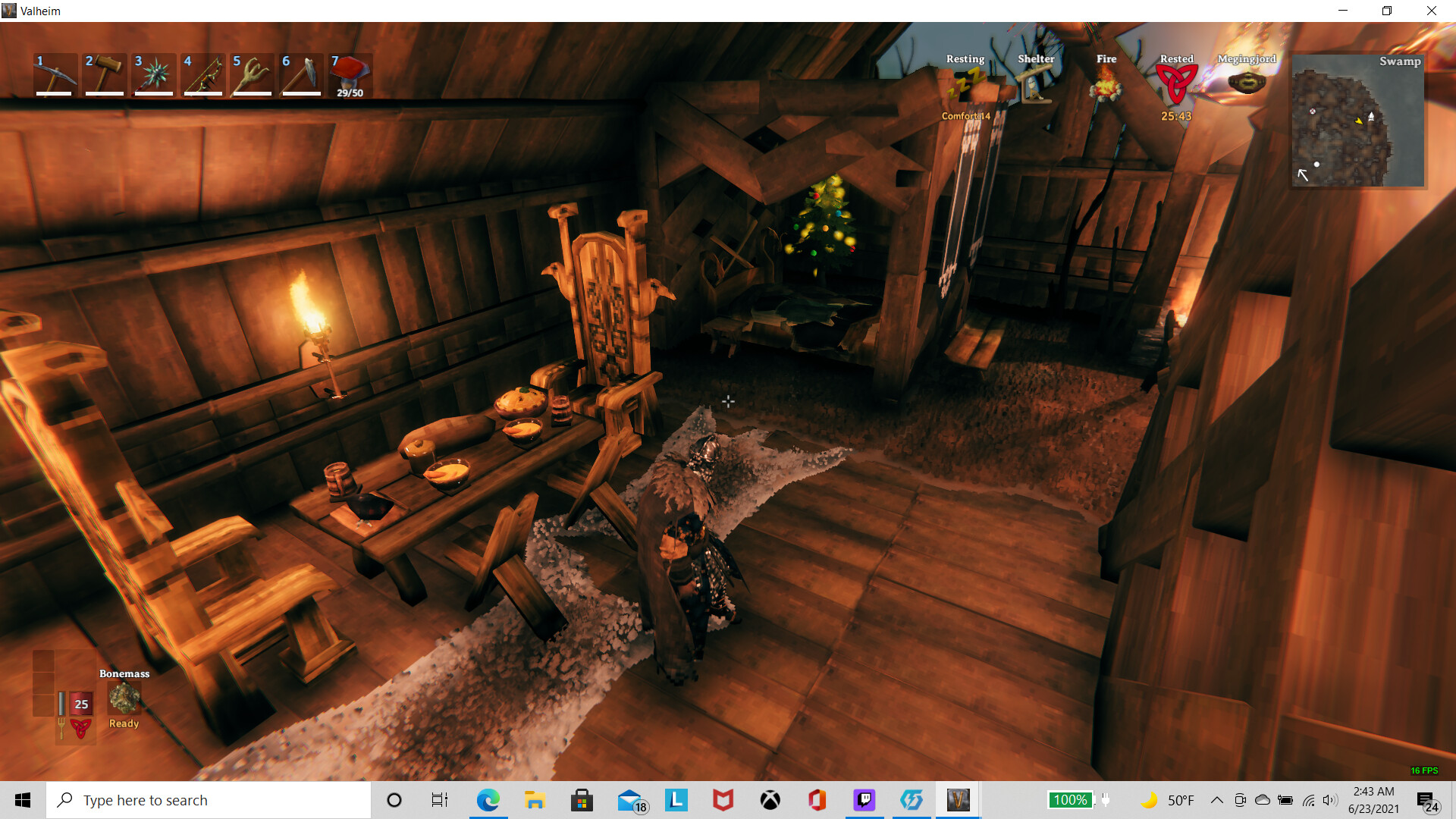
Task: Activate the Bonemass forsaken power icon
Action: (124, 696)
